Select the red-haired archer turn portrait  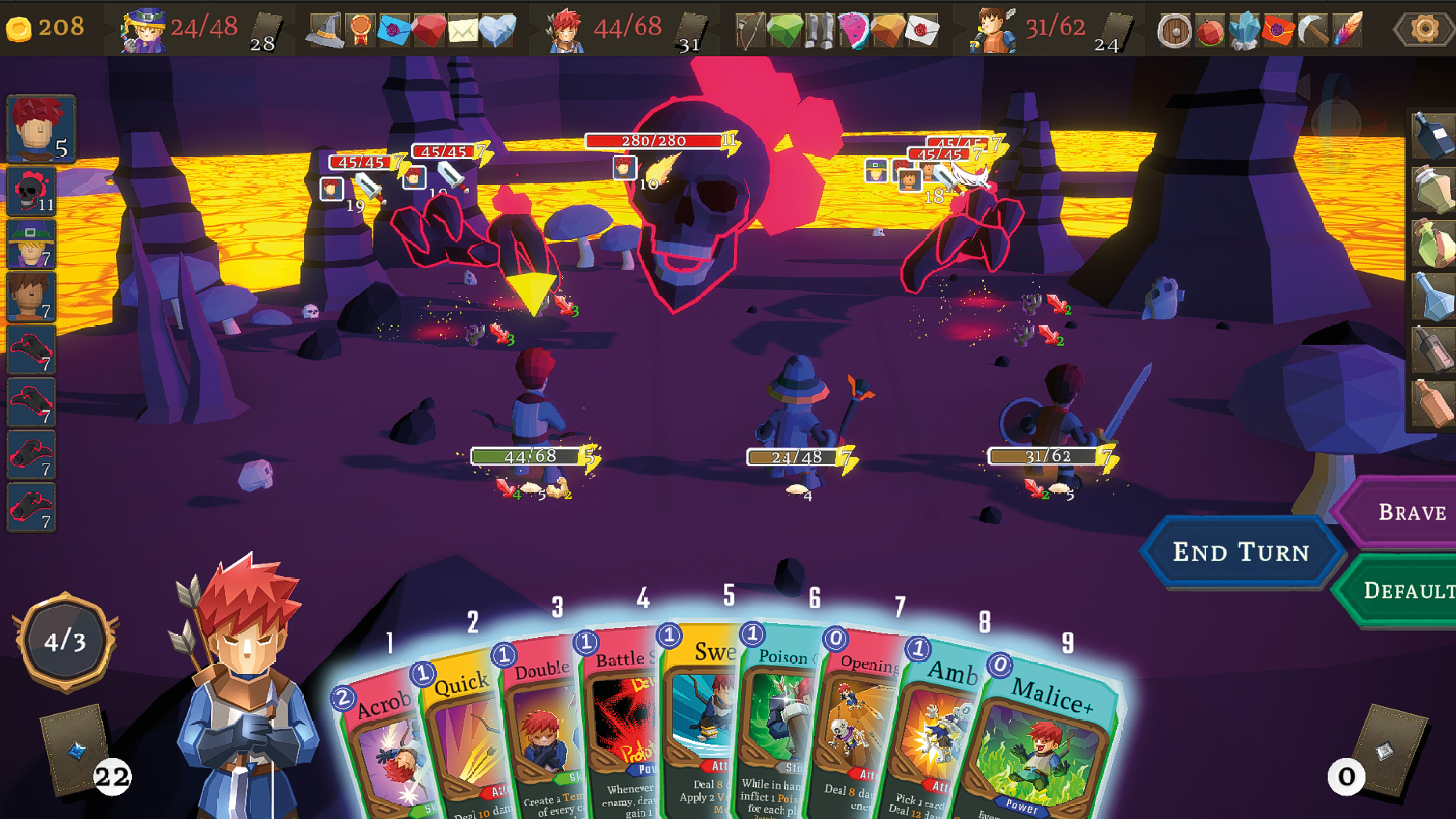[x=39, y=129]
